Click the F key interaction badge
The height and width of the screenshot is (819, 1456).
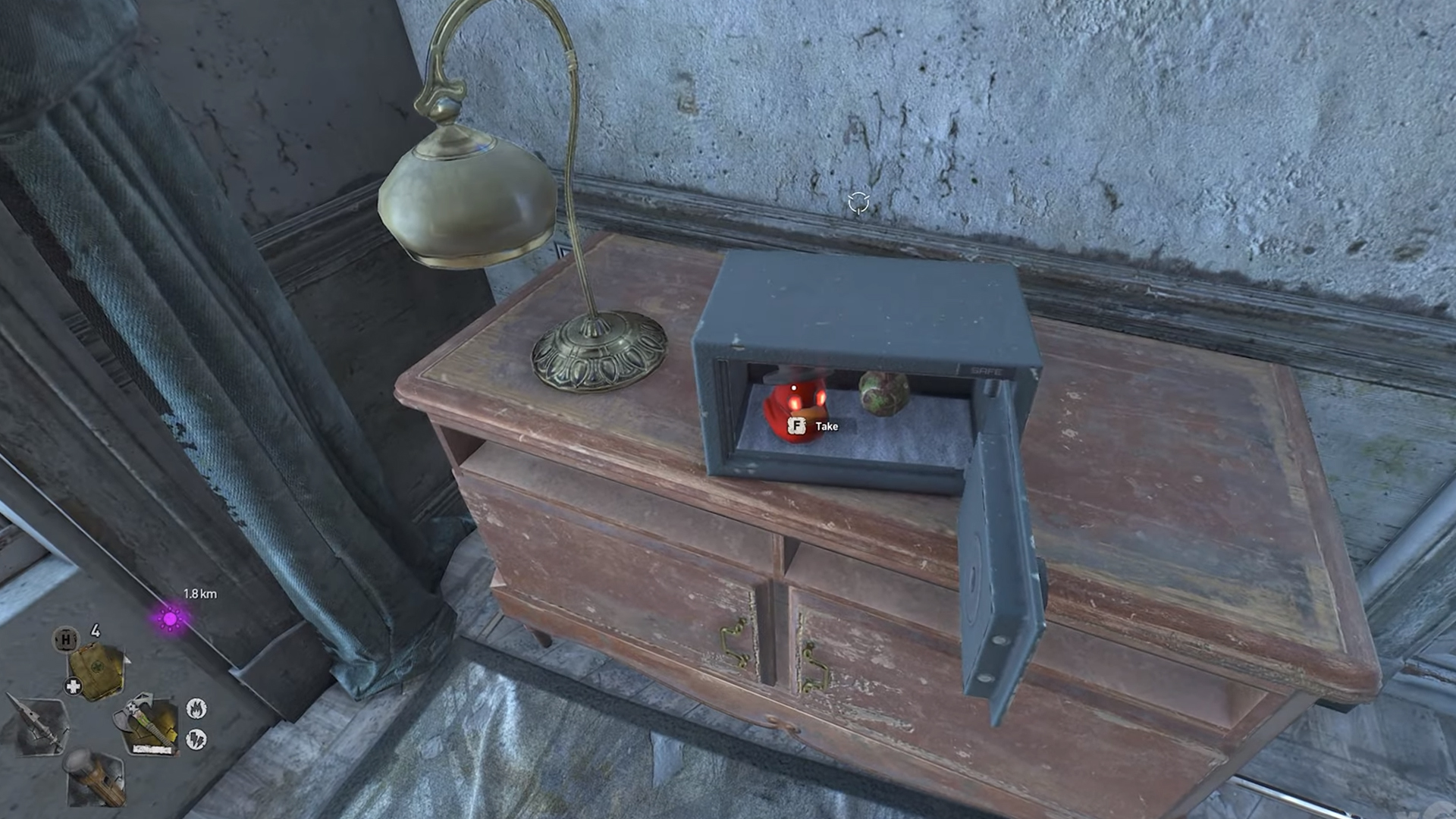[797, 426]
